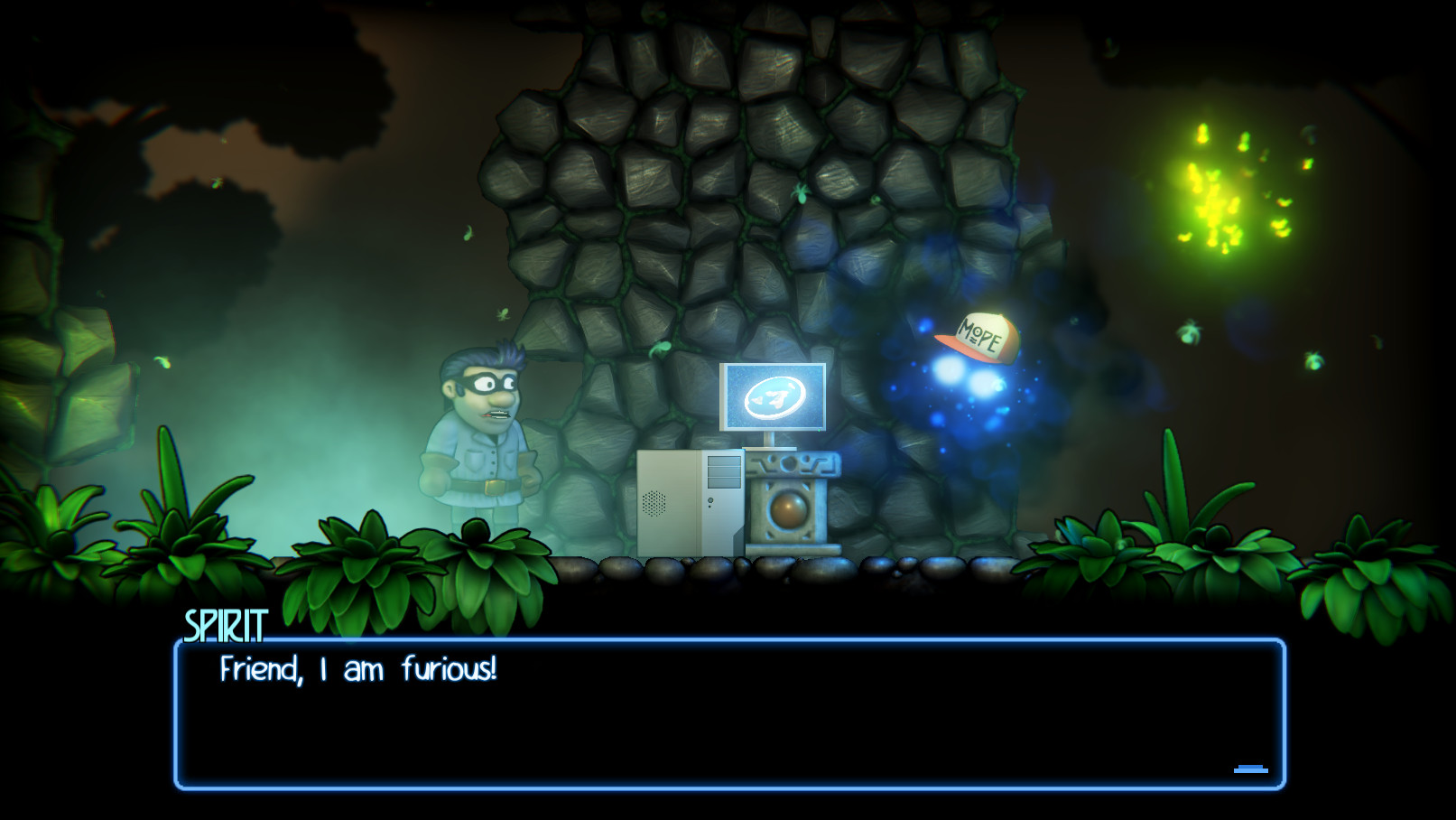Viewport: 1456px width, 820px height.
Task: Click the dialogue continue indicator to advance
Action: [x=1250, y=769]
